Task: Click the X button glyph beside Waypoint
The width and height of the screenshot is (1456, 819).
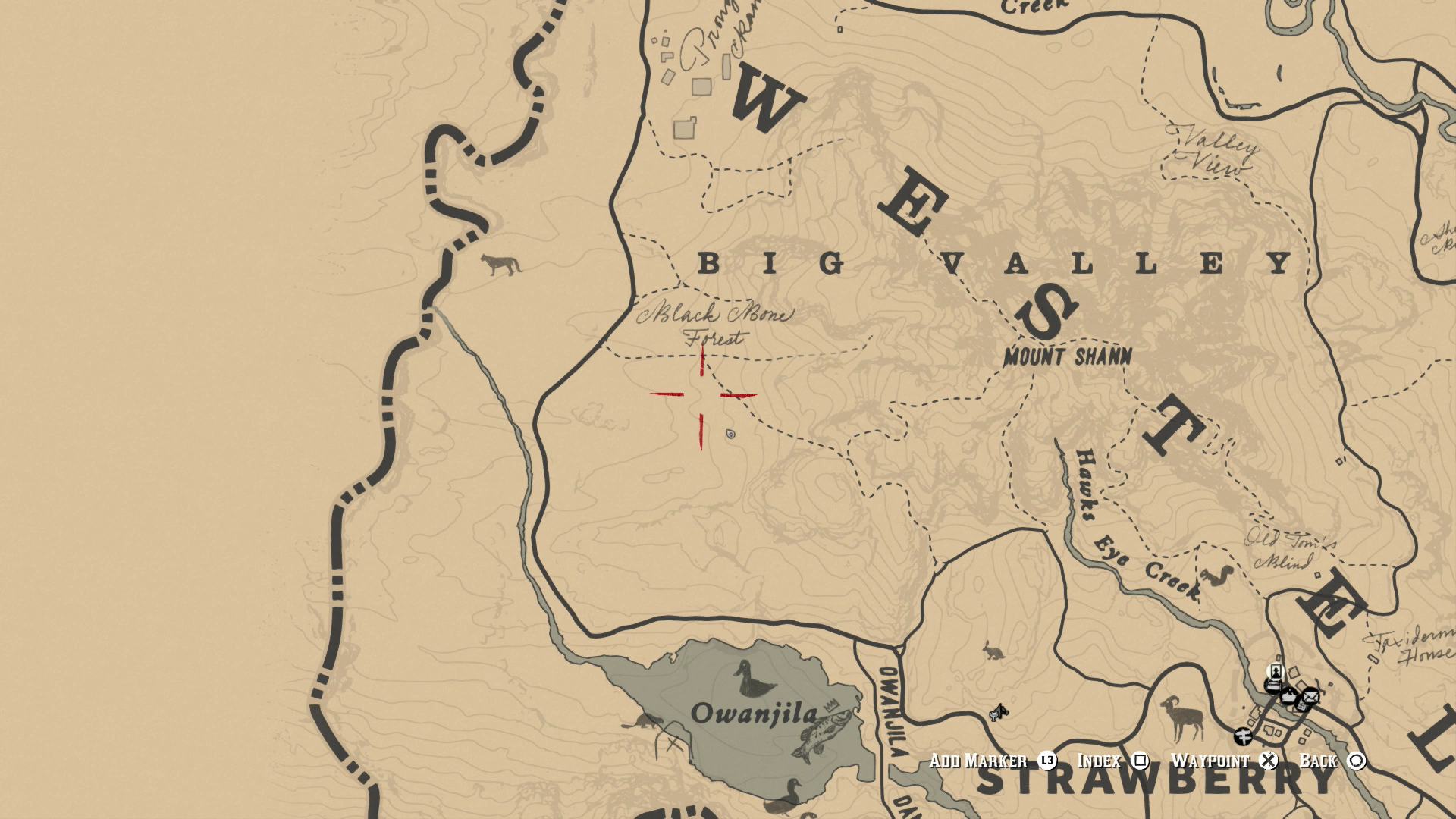Action: [x=1267, y=761]
